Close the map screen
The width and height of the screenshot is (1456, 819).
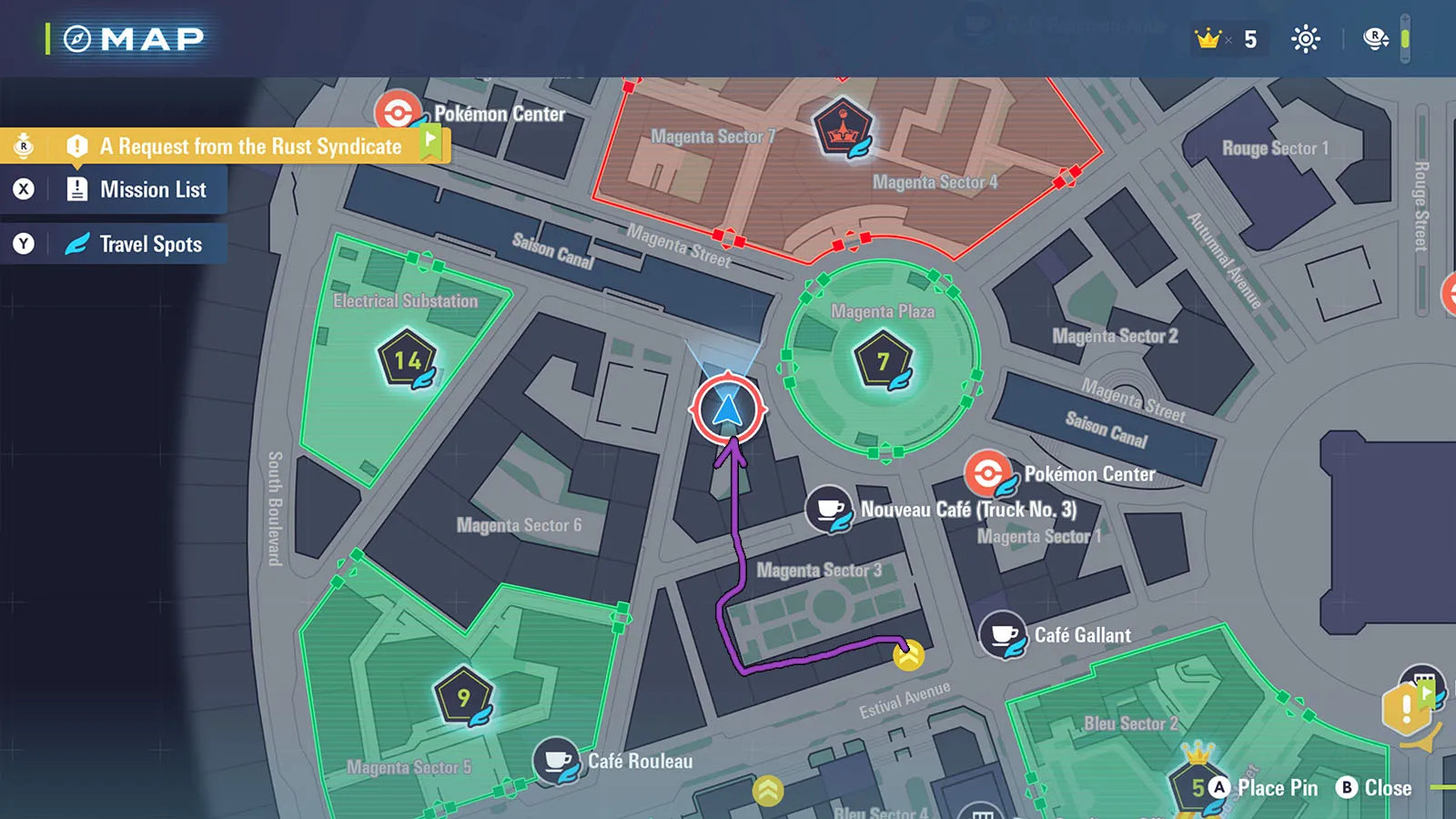1374,788
